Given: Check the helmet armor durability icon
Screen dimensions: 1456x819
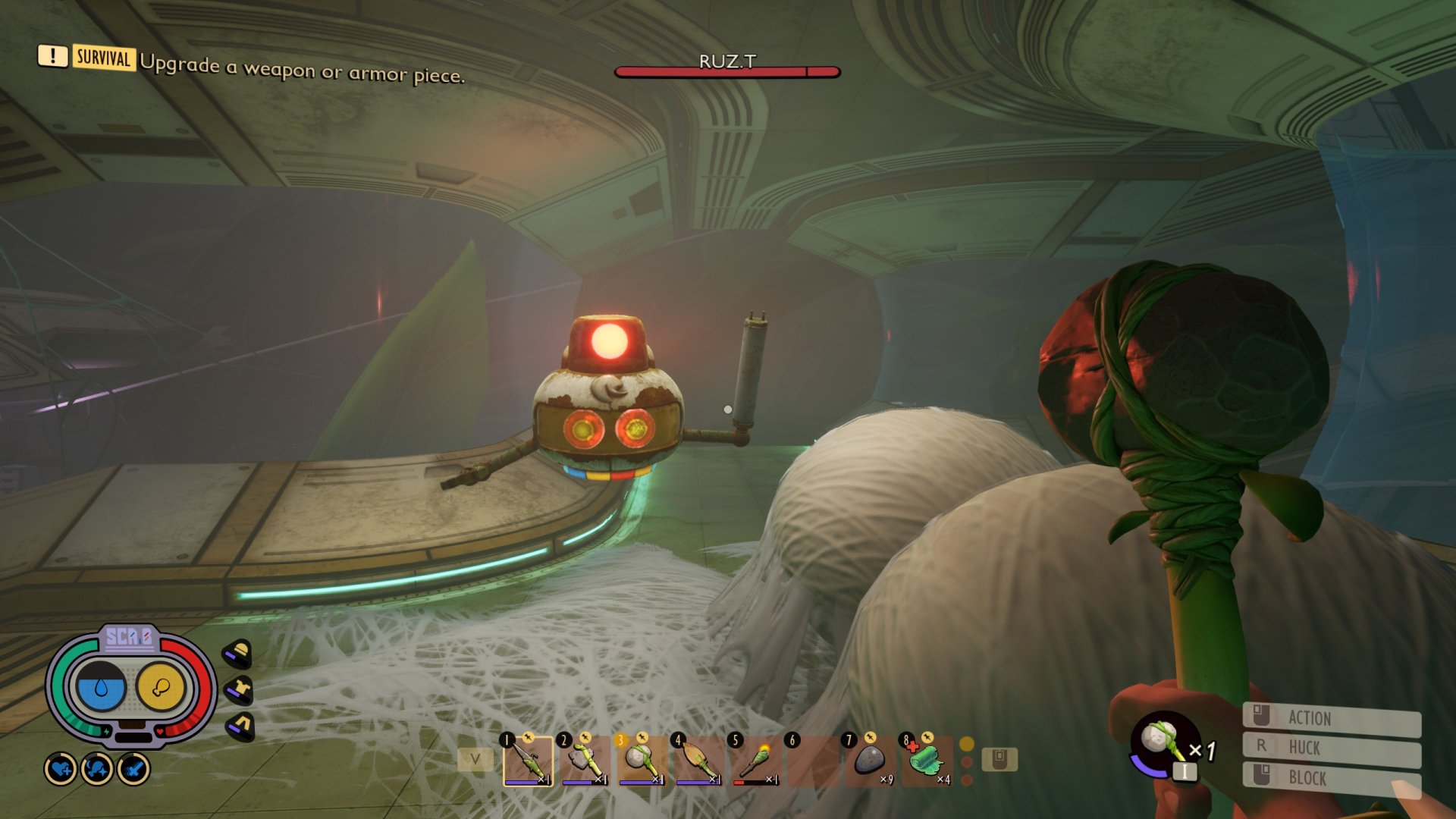Looking at the screenshot, I should coord(239,653).
